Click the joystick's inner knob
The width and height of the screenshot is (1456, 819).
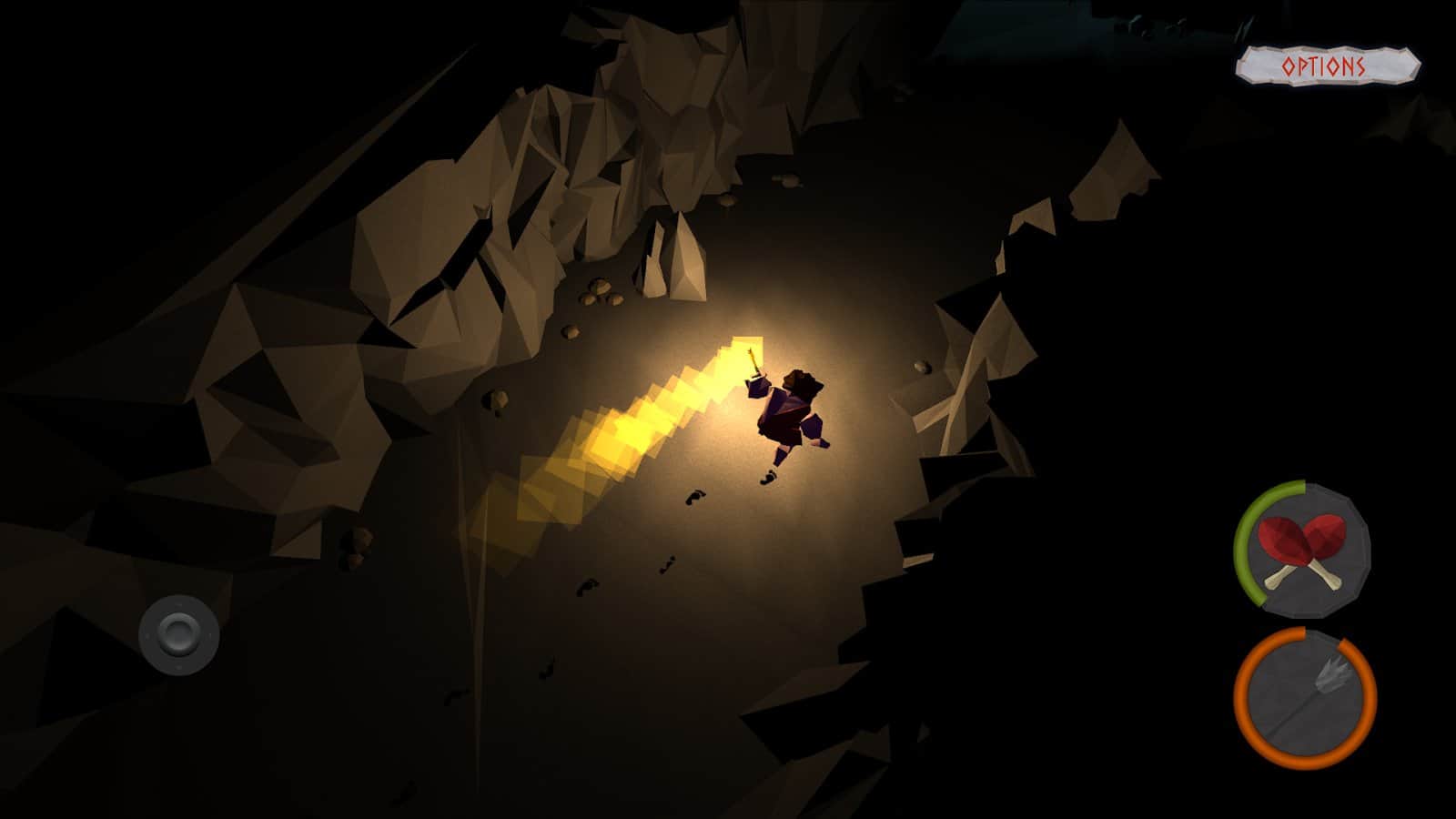176,632
